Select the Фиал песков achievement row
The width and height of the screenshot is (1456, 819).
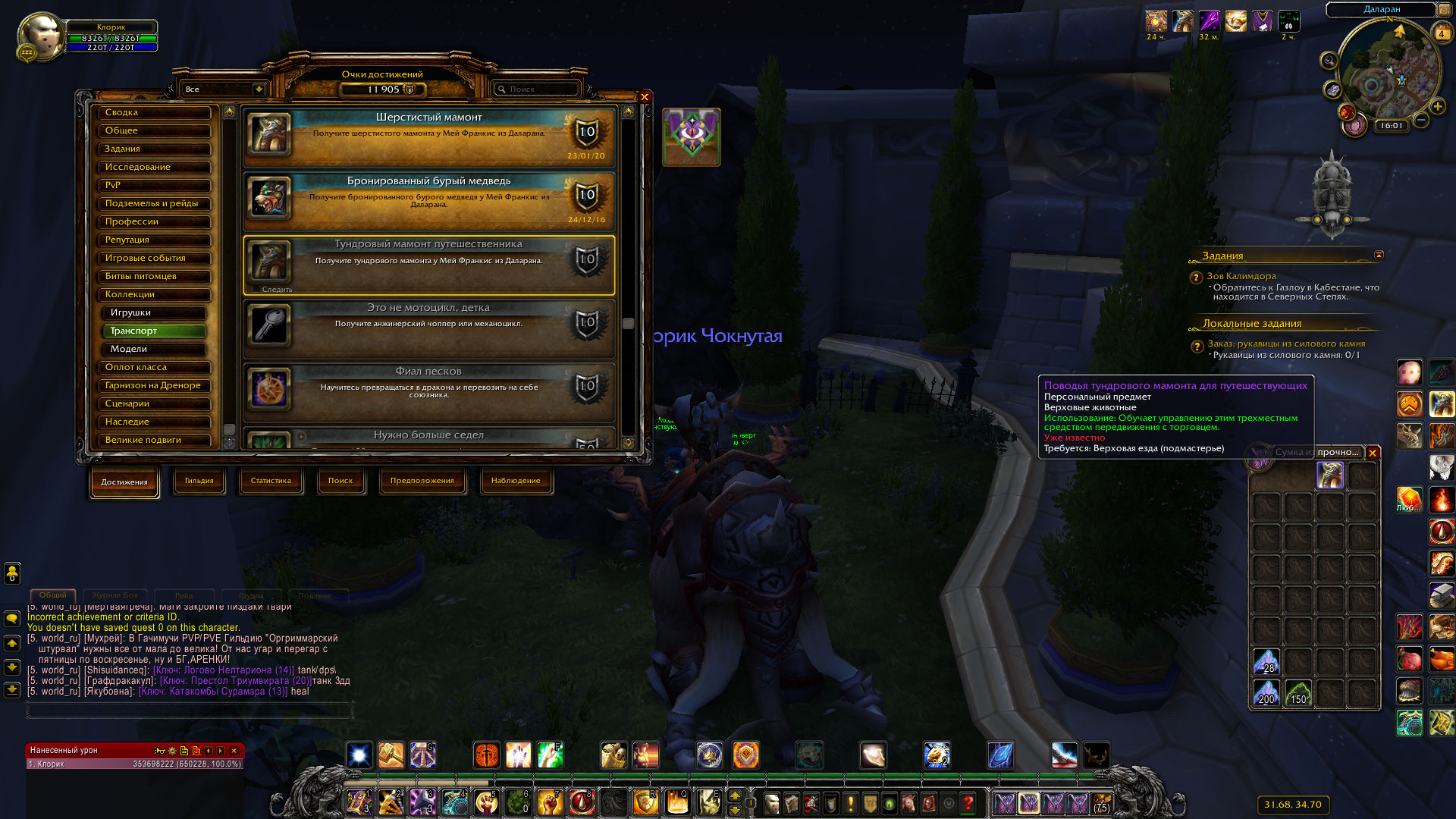pos(428,391)
